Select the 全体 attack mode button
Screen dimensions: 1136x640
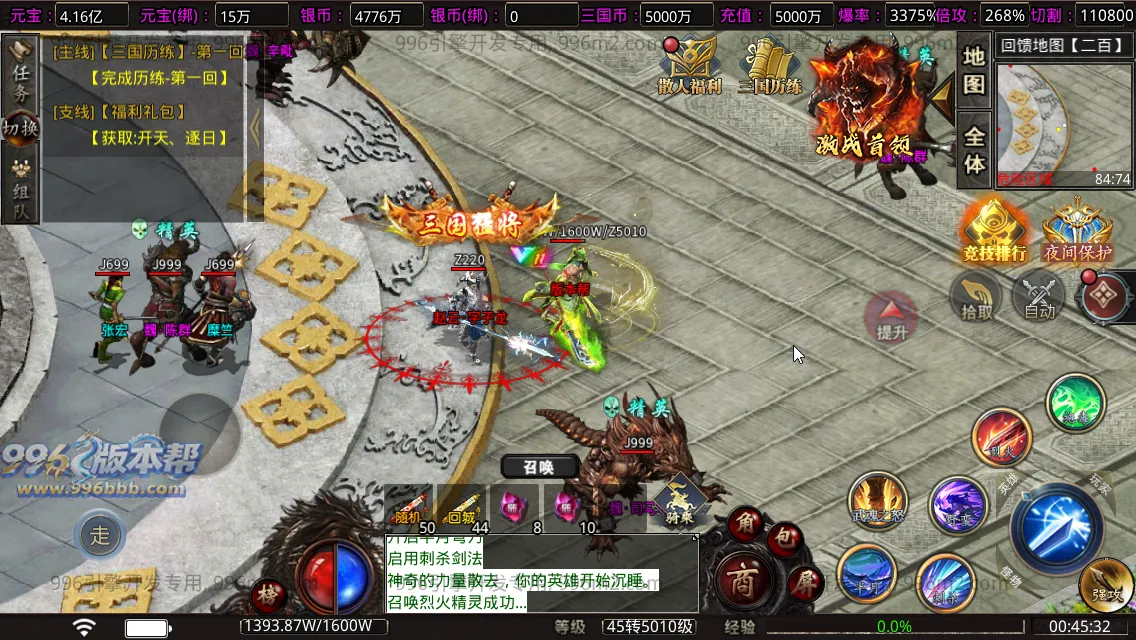tap(974, 150)
